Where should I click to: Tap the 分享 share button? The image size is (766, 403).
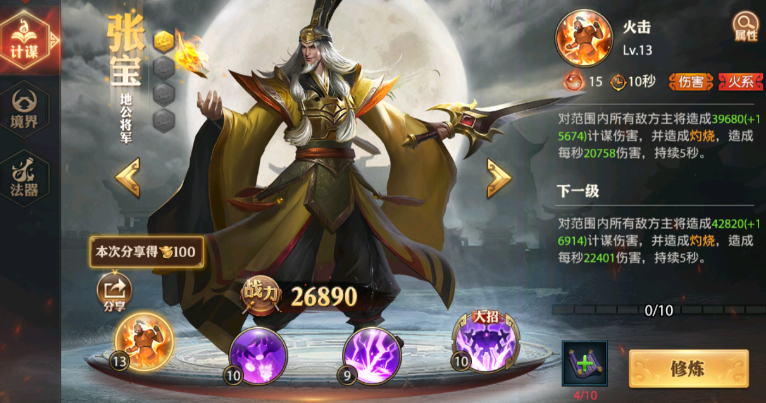(x=113, y=293)
